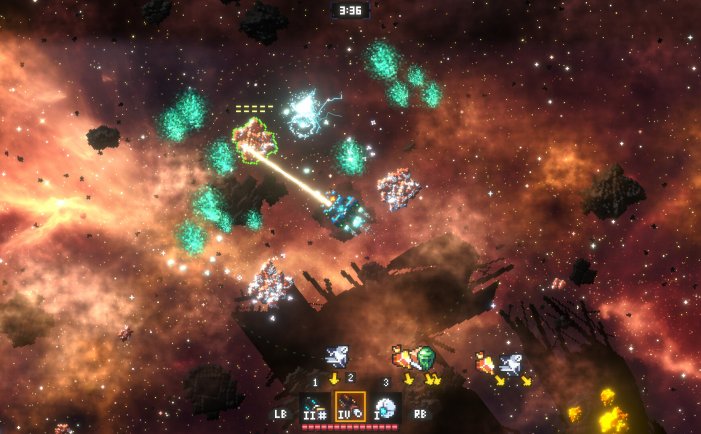Click the green crystal pickup indicator

(x=426, y=356)
